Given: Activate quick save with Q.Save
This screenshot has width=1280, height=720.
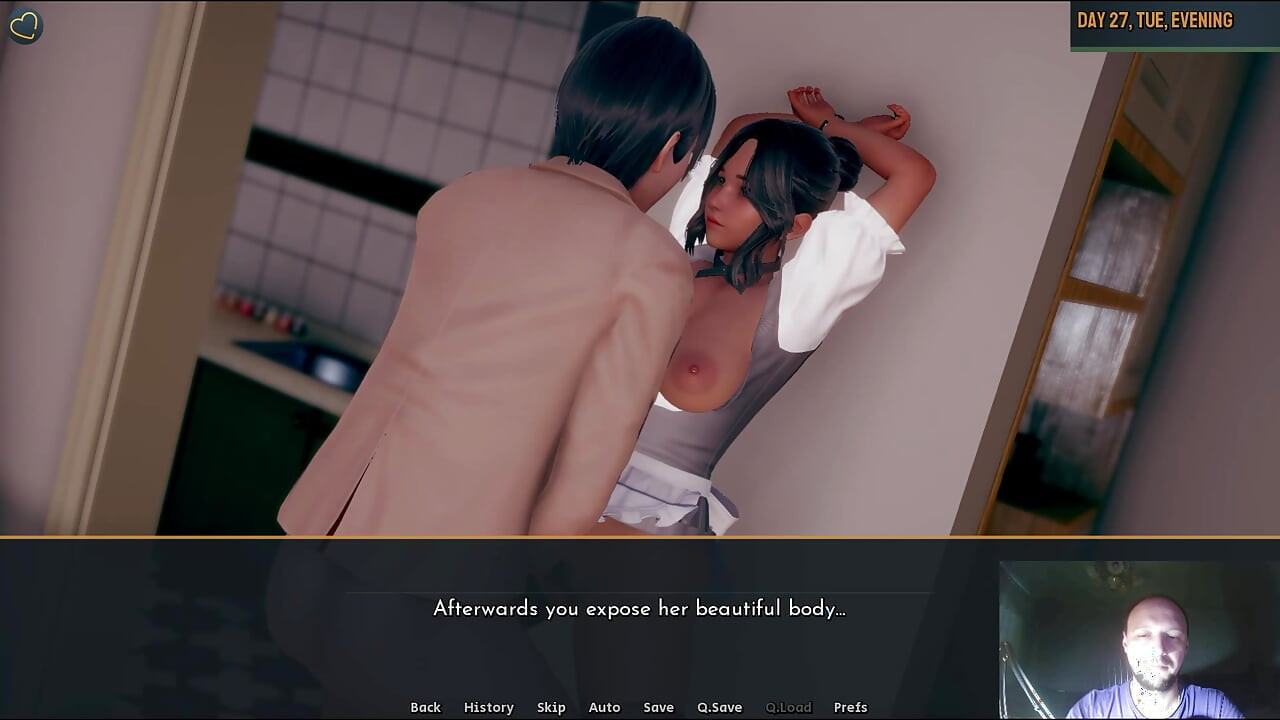Looking at the screenshot, I should pos(719,707).
